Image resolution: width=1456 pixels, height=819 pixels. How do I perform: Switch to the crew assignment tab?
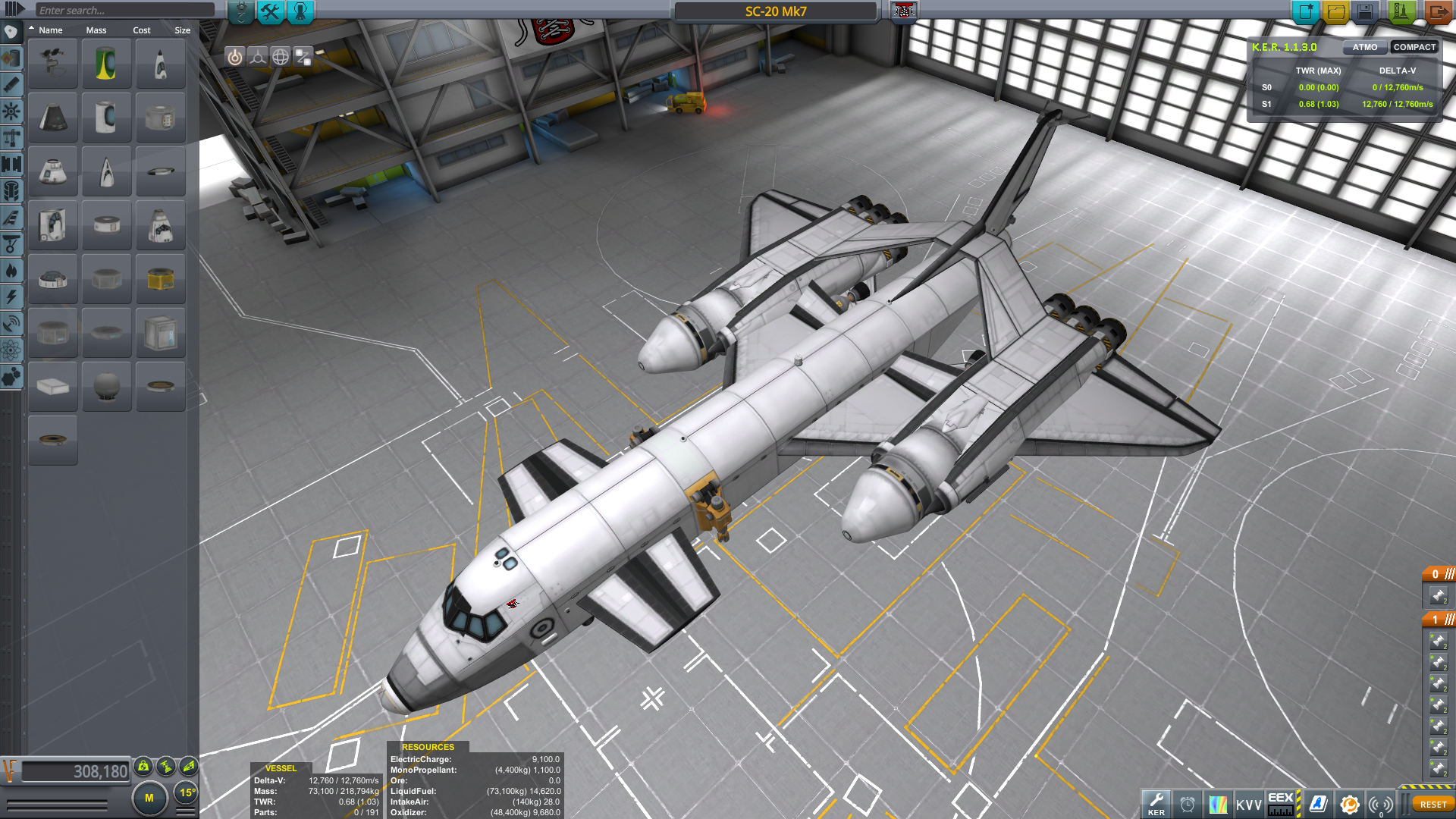[x=300, y=12]
